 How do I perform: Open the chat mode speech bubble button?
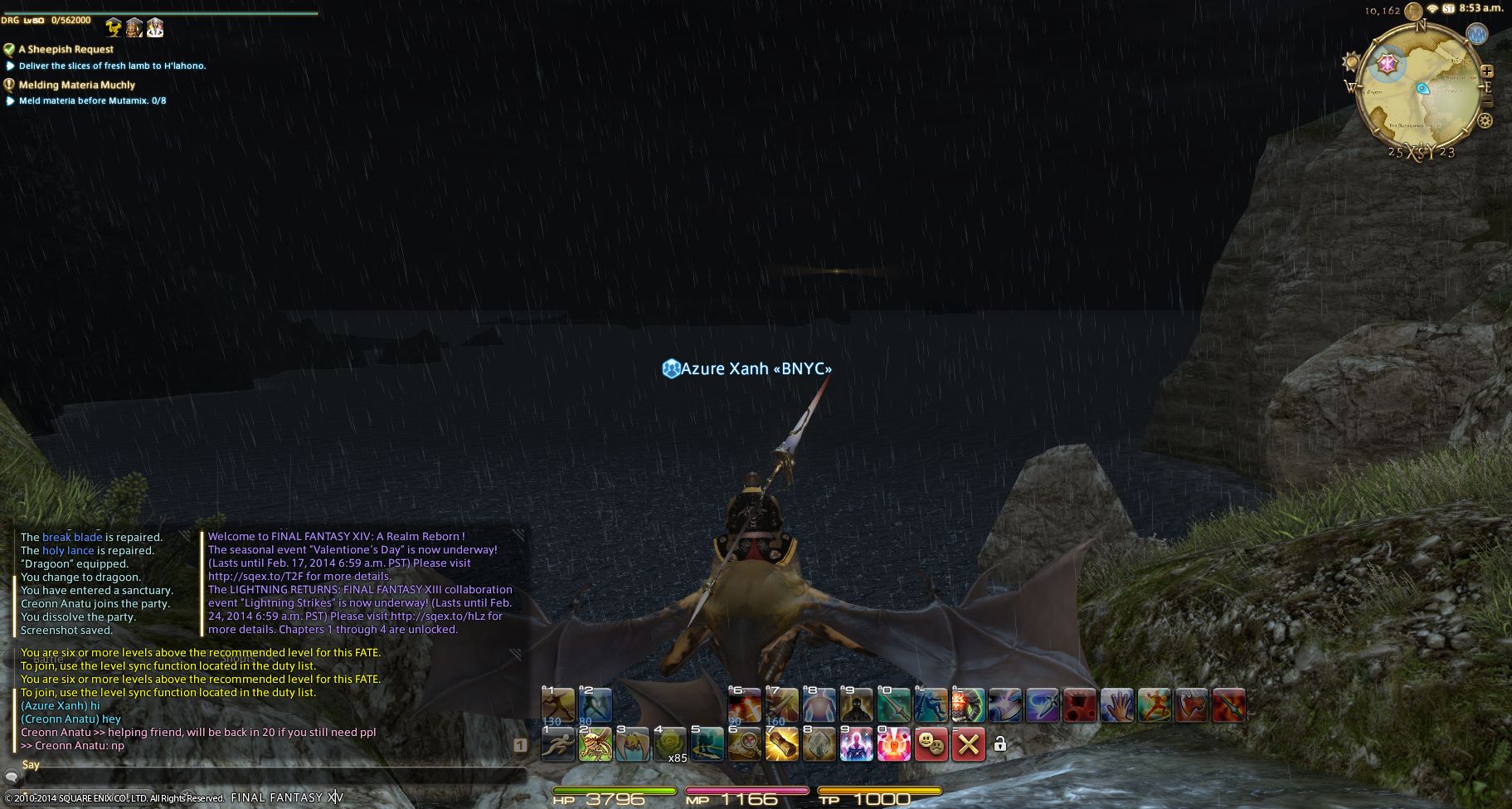[12, 777]
